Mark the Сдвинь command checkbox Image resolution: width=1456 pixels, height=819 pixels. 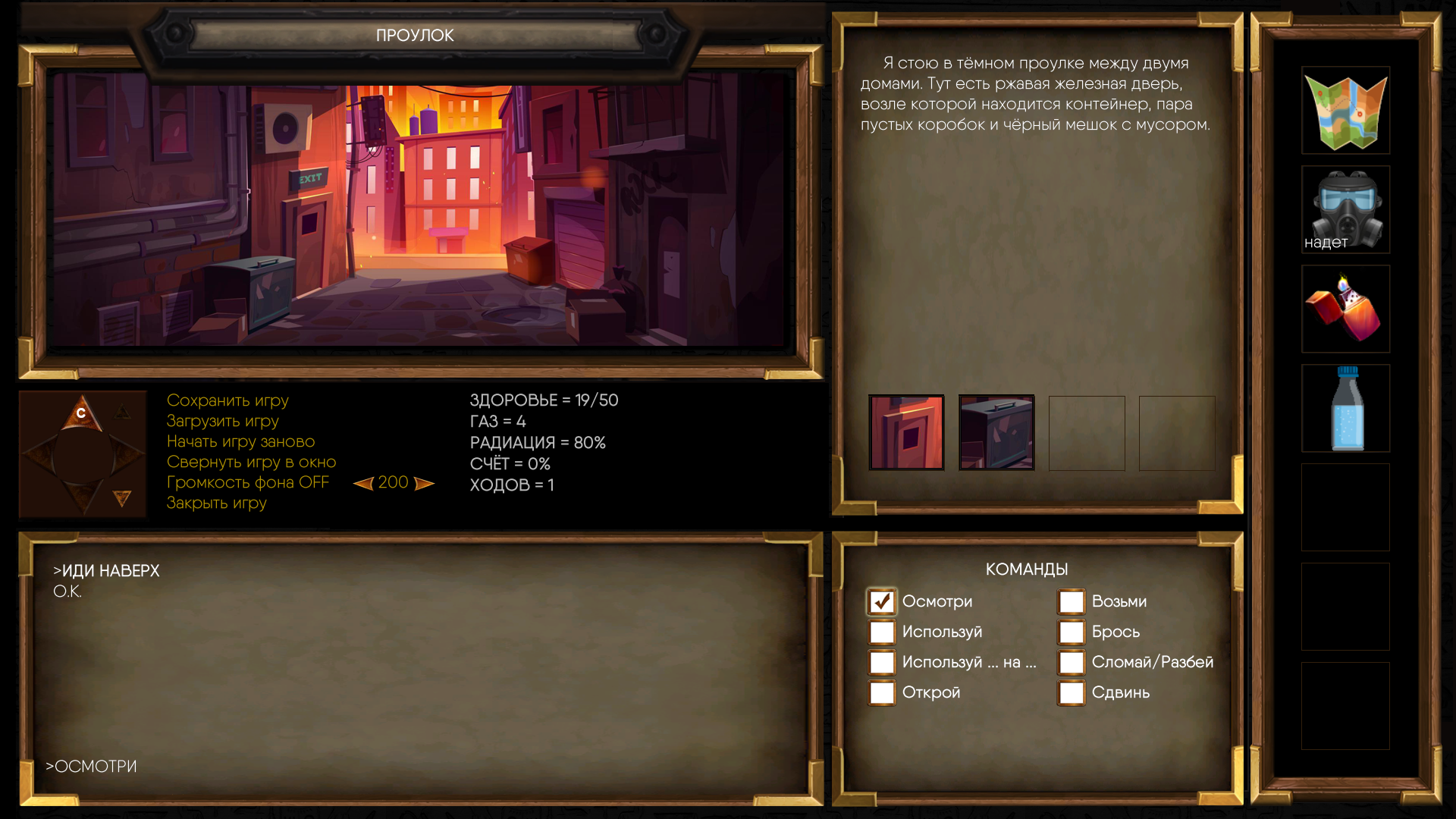click(1072, 692)
